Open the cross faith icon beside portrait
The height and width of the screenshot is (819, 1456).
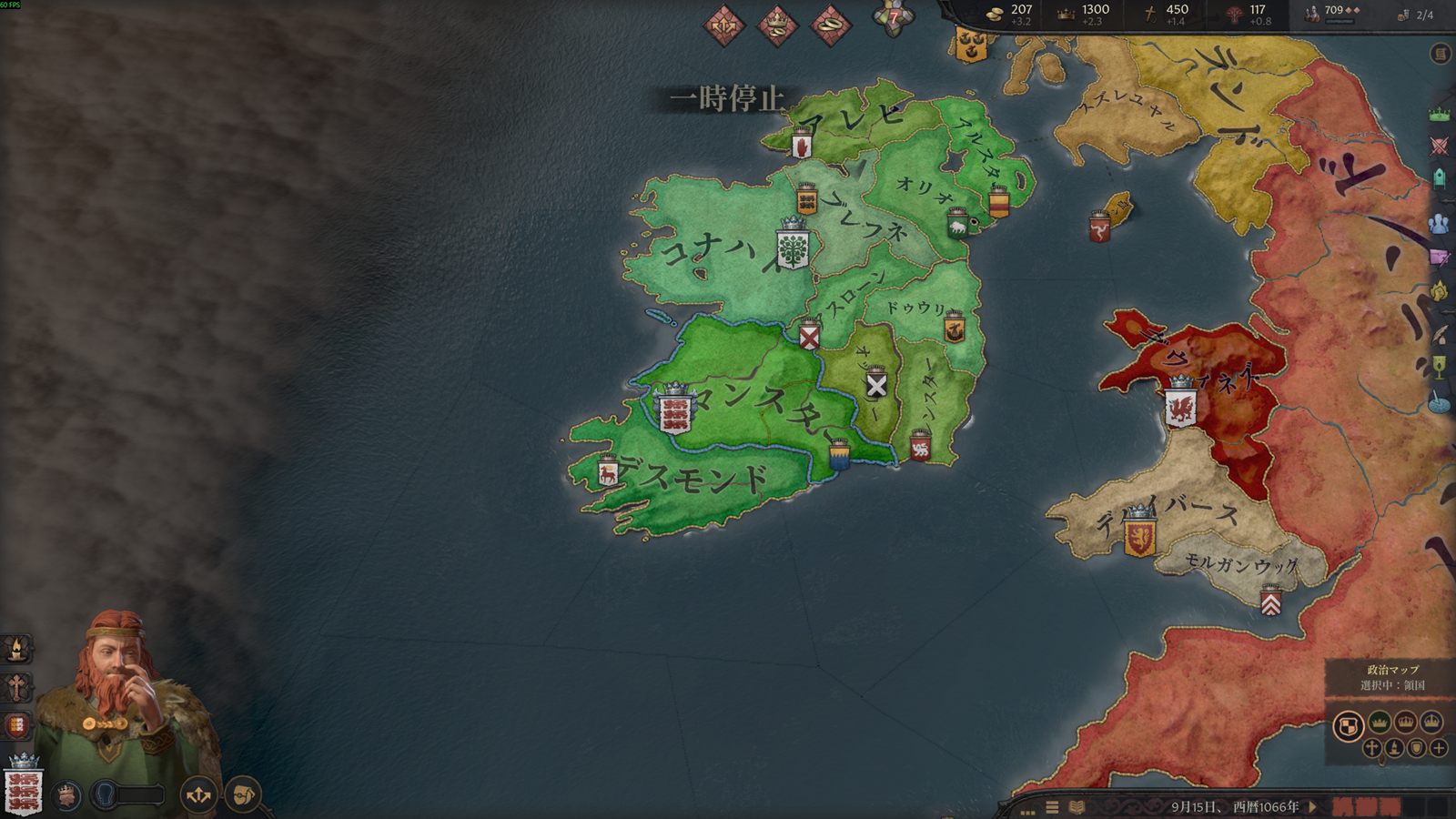click(x=16, y=687)
